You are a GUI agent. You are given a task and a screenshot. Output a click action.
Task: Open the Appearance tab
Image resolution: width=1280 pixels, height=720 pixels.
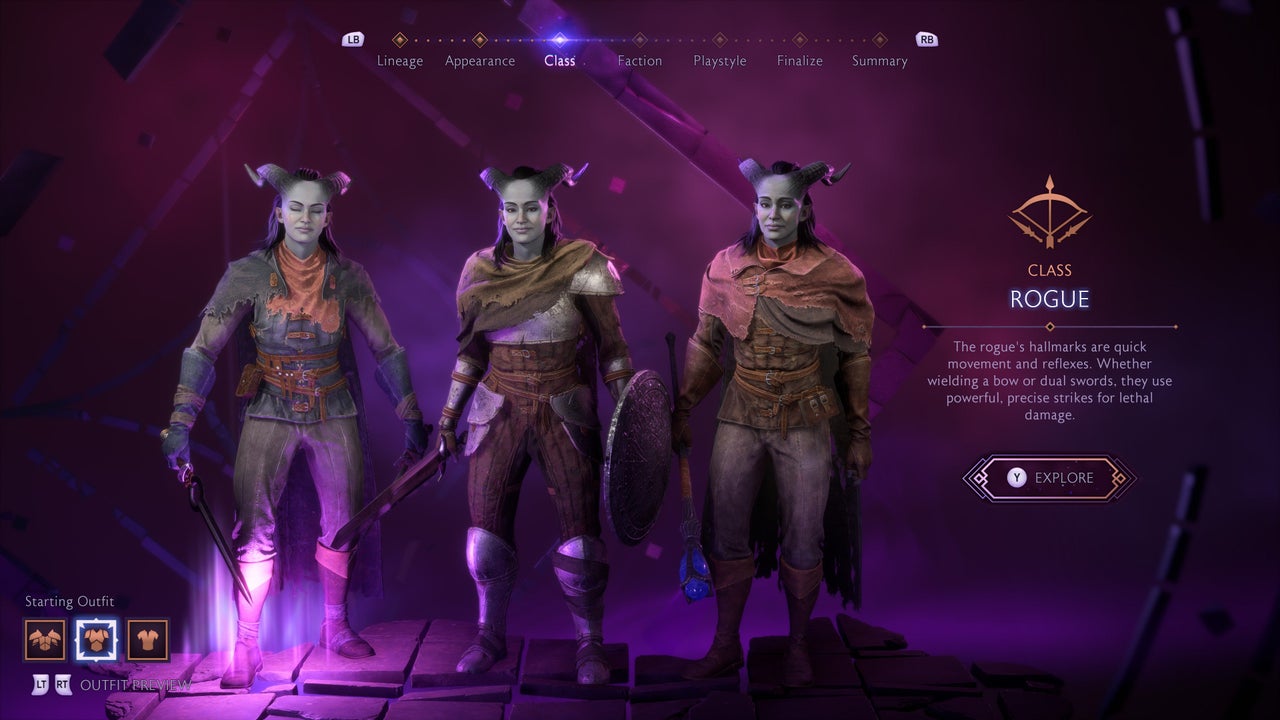[x=480, y=60]
